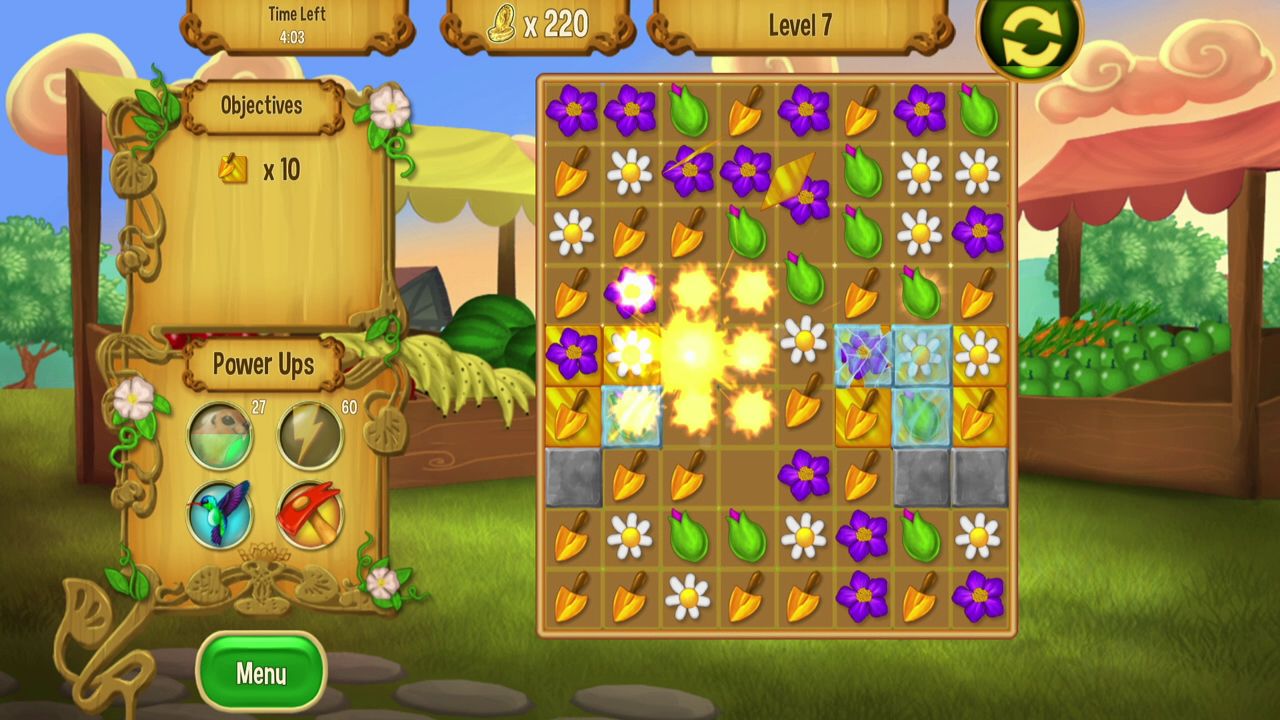Choose the red hammer power-up

309,514
